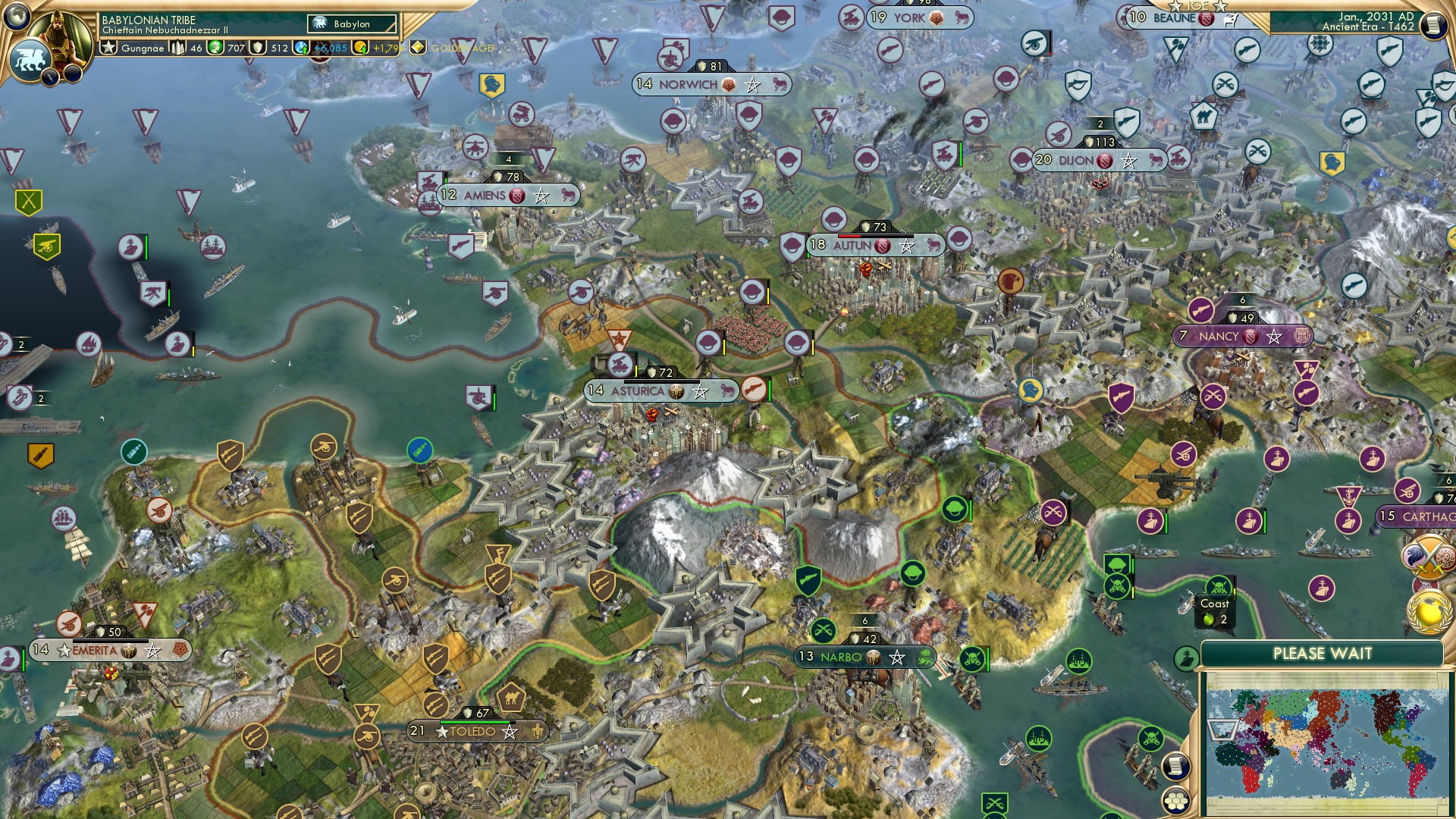Click the lightning bolt orb under leader portrait
The image size is (1456, 819).
pyautogui.click(x=50, y=76)
